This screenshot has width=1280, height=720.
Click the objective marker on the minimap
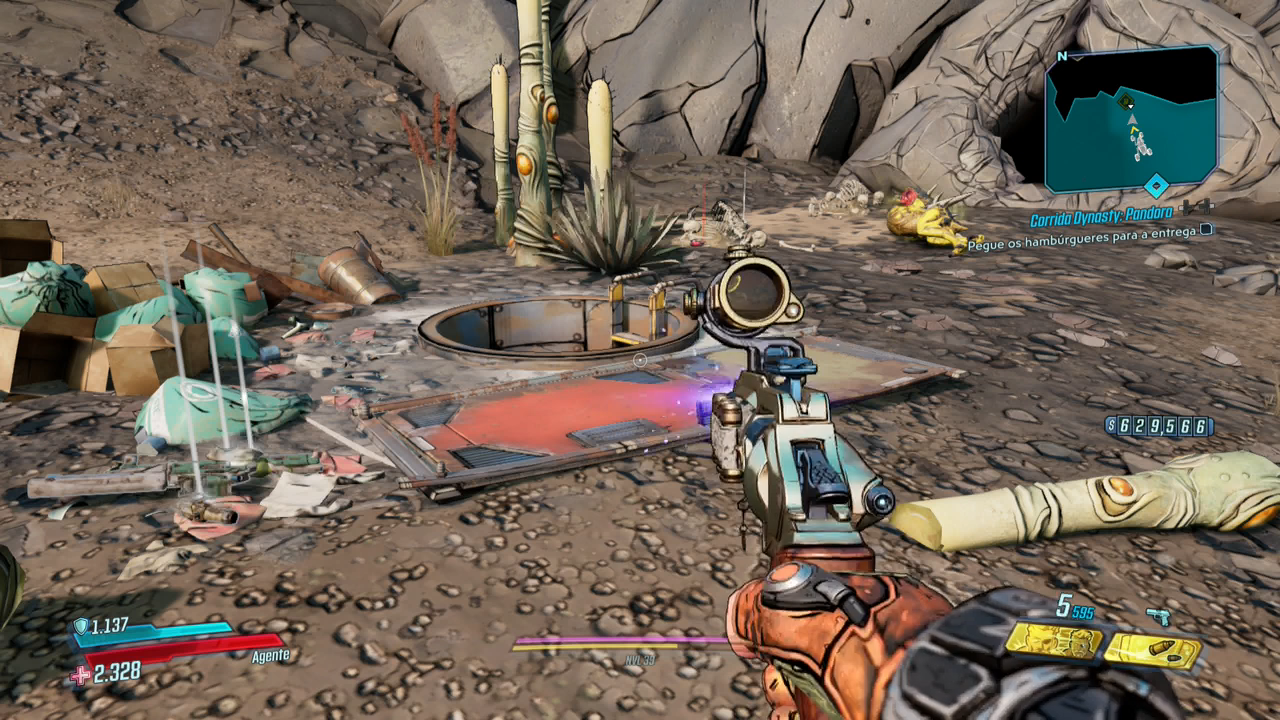tap(1126, 101)
